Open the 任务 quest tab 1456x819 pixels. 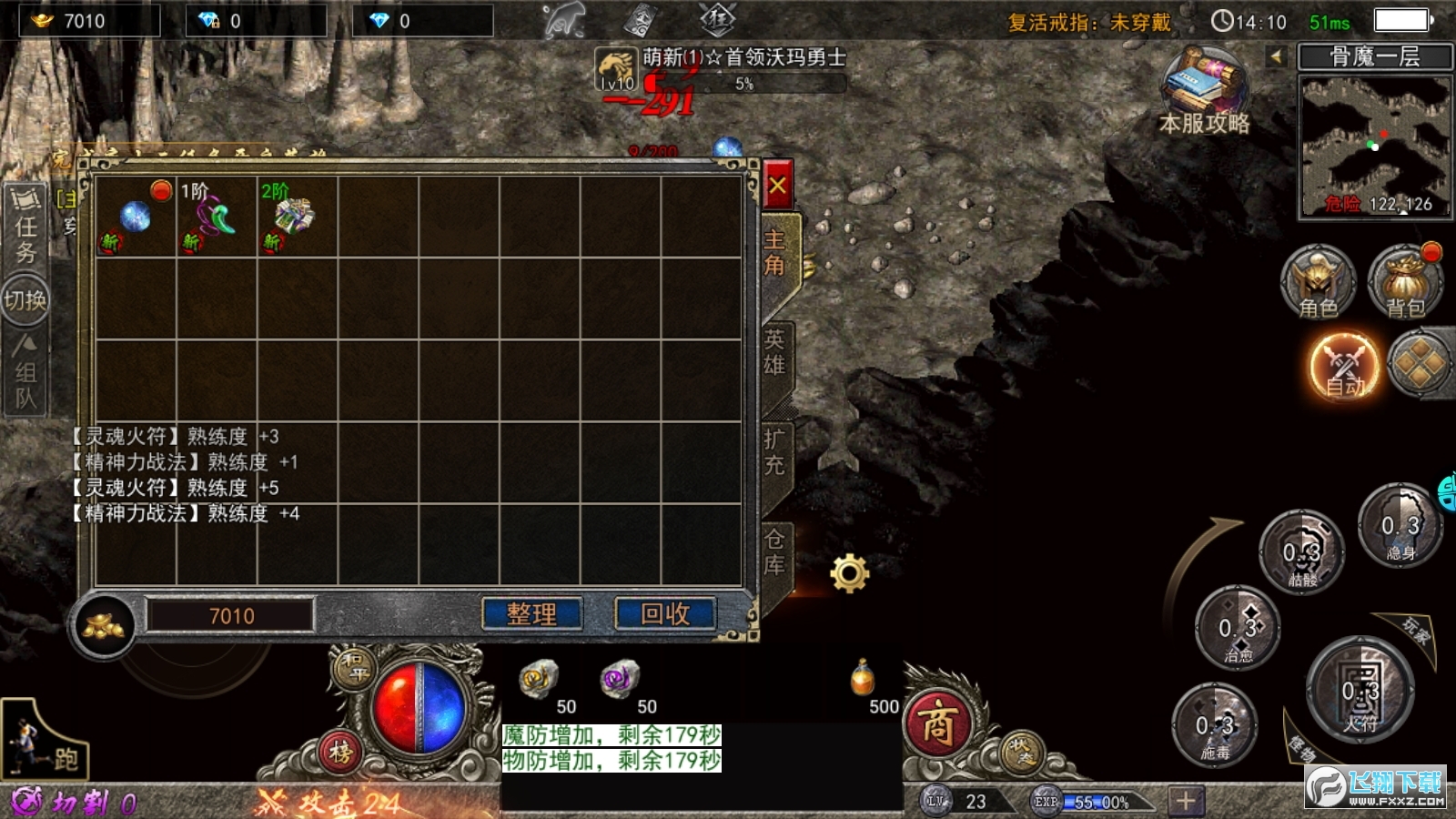(25, 227)
